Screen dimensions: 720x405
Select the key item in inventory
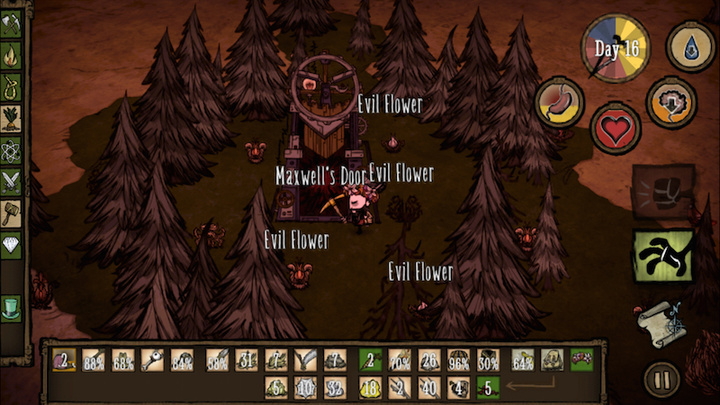point(153,359)
